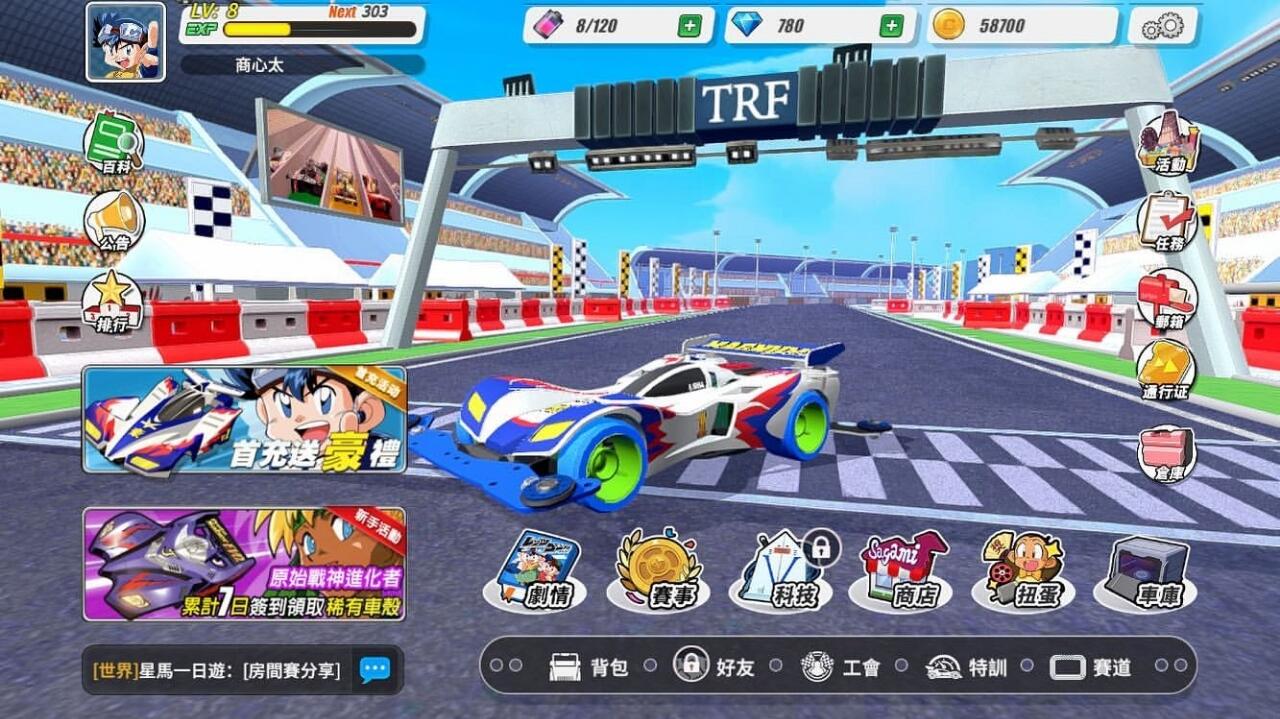The image size is (1280, 719).
Task: Go to the 車庫 garage
Action: (1146, 571)
